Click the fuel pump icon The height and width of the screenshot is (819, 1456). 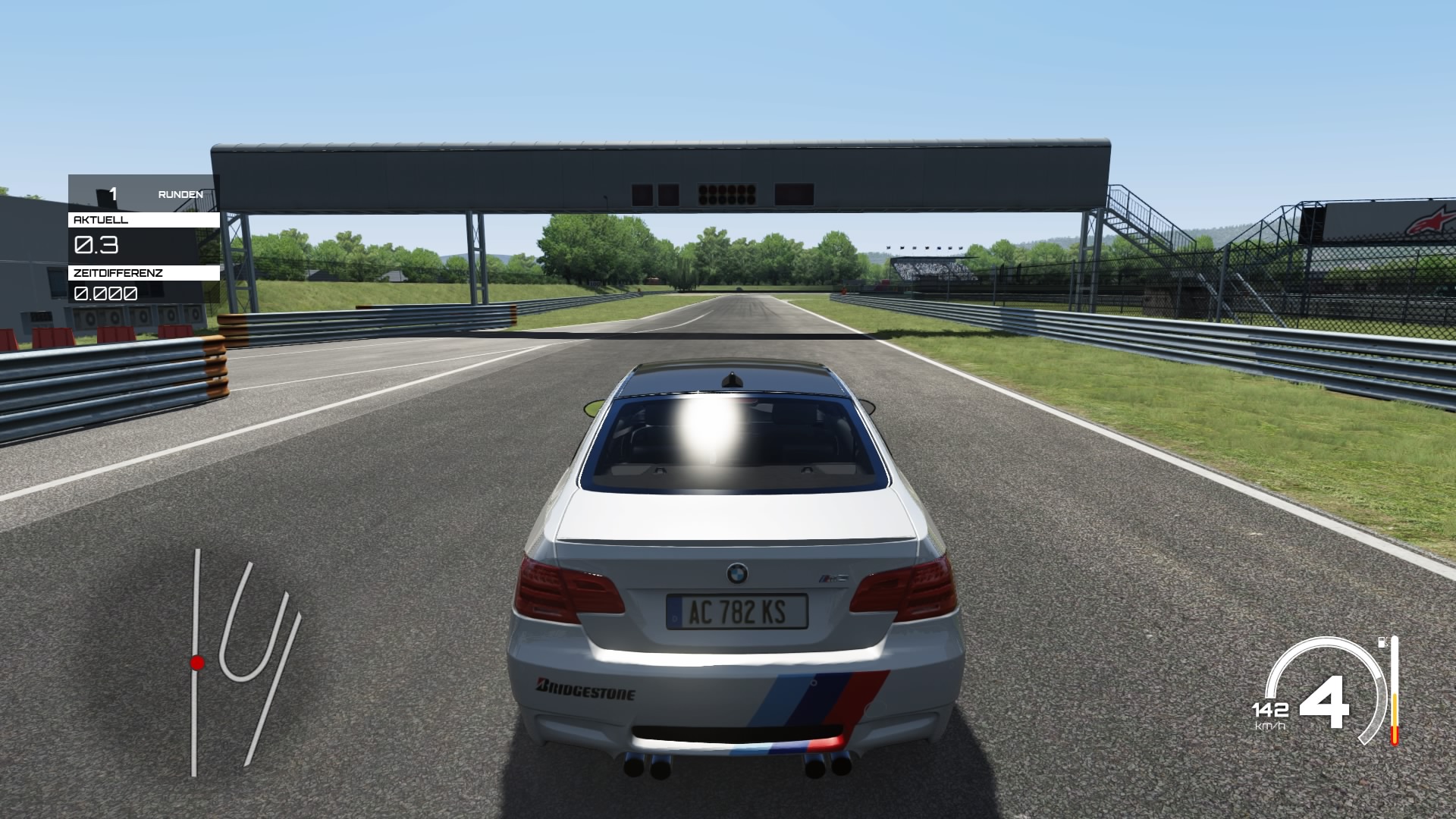(x=1382, y=642)
